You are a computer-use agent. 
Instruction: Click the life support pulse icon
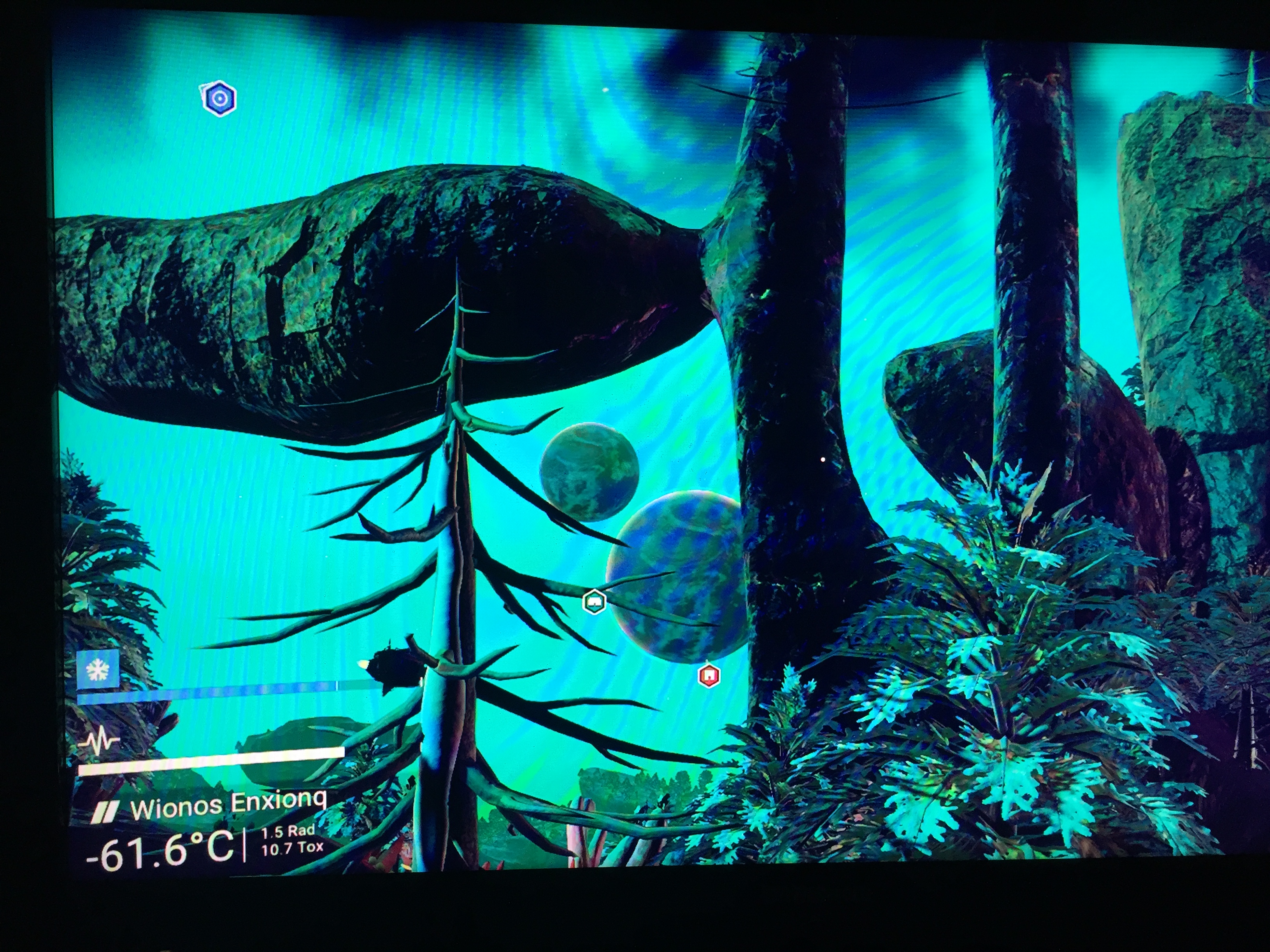(99, 741)
